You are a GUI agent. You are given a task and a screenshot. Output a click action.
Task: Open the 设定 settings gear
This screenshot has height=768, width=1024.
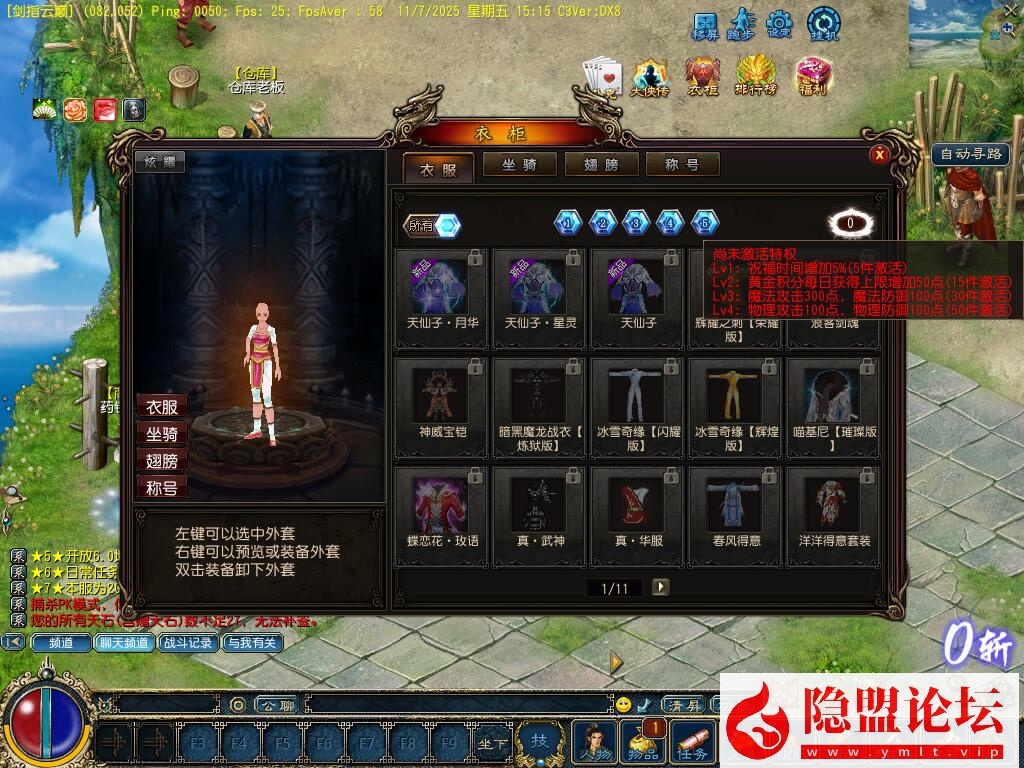pos(780,24)
